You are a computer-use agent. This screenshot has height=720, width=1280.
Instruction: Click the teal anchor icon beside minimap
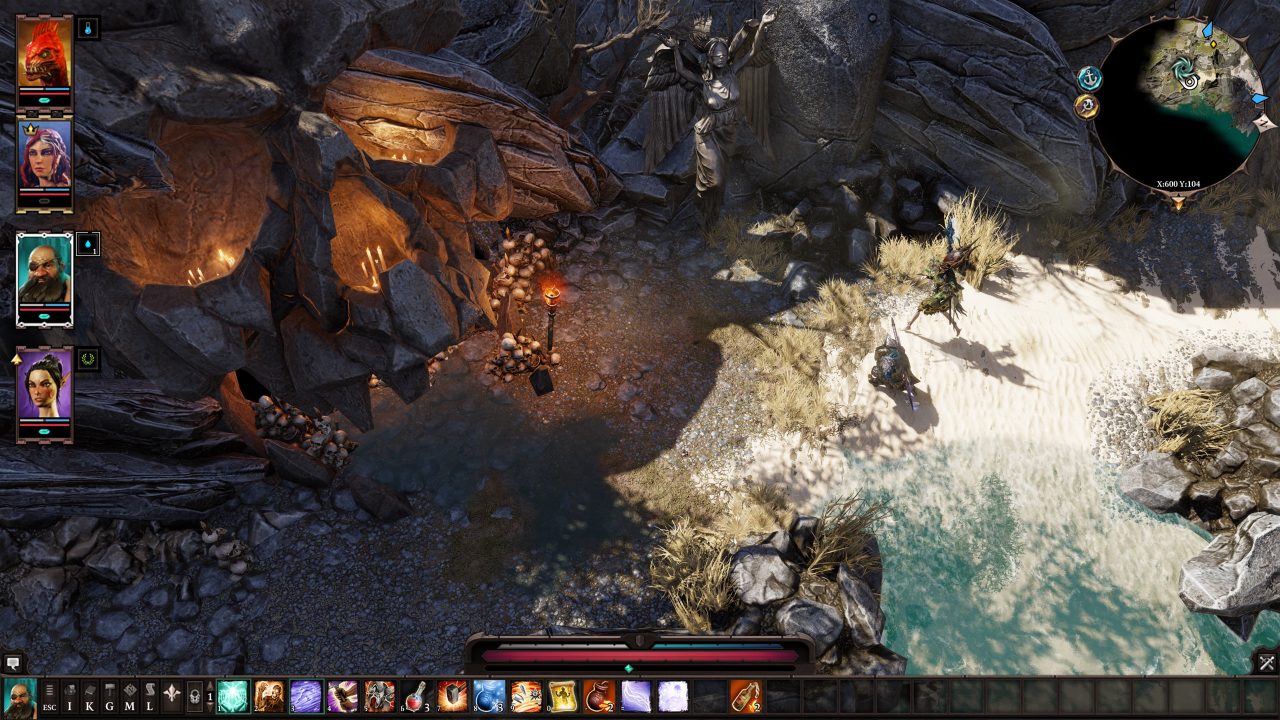[x=1089, y=77]
